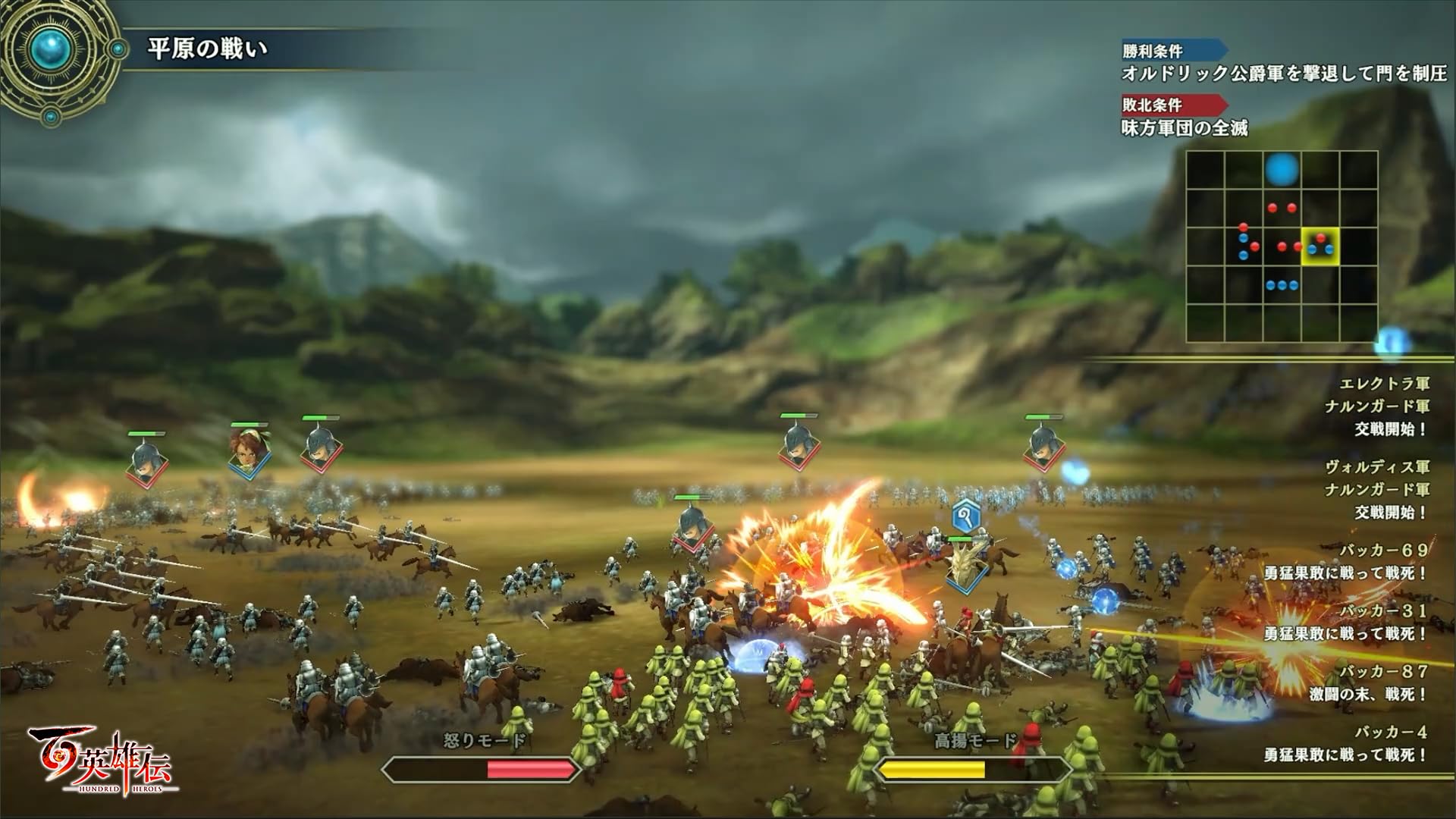Select the yellow highlighted minimap cell

click(1320, 246)
